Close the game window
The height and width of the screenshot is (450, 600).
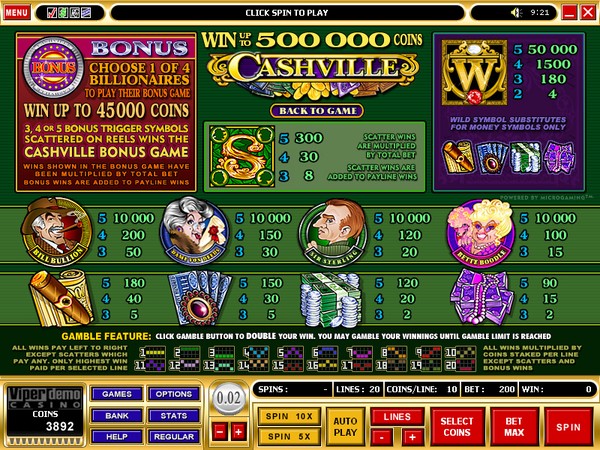(x=588, y=12)
